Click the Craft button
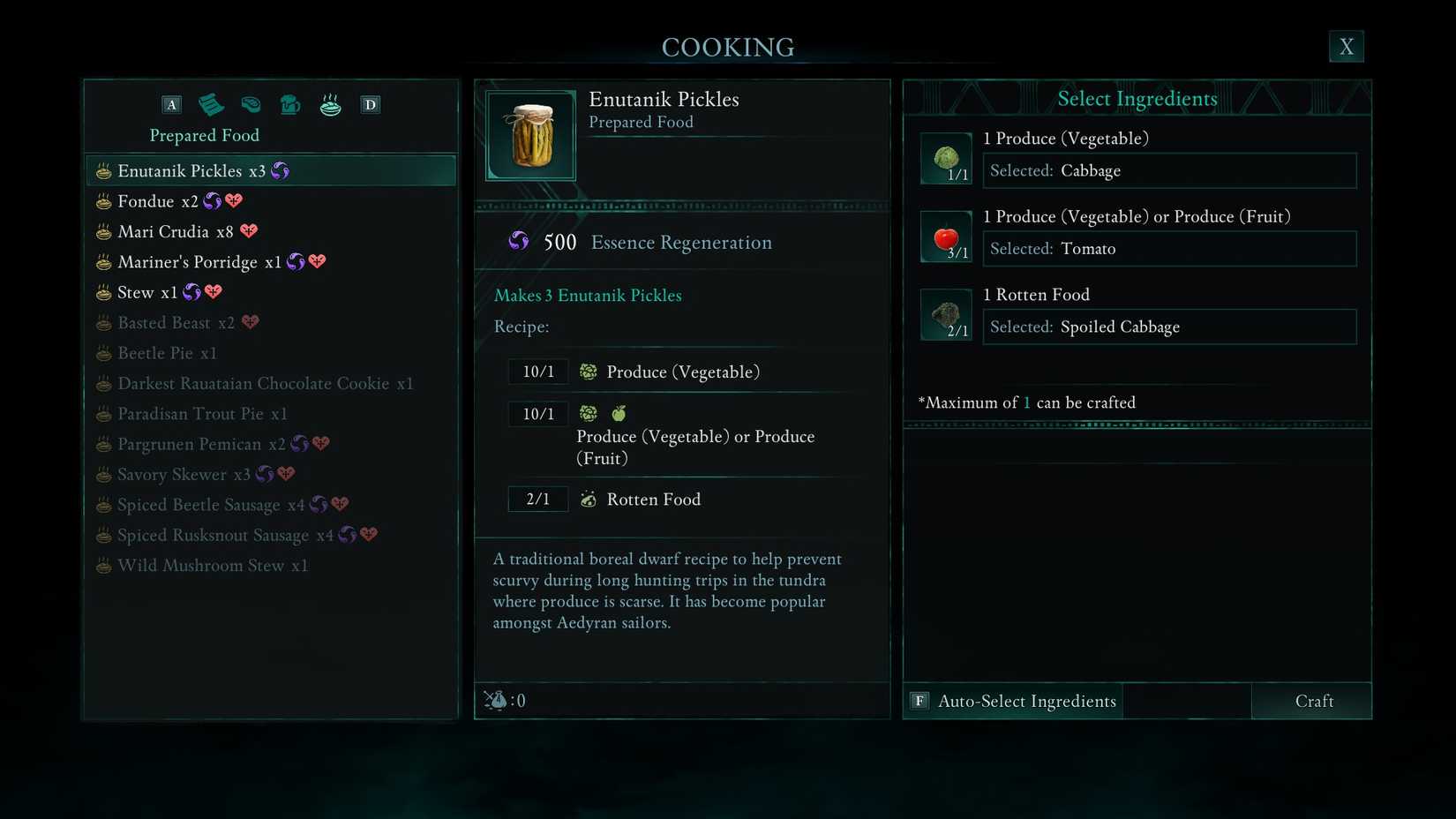 coord(1314,701)
